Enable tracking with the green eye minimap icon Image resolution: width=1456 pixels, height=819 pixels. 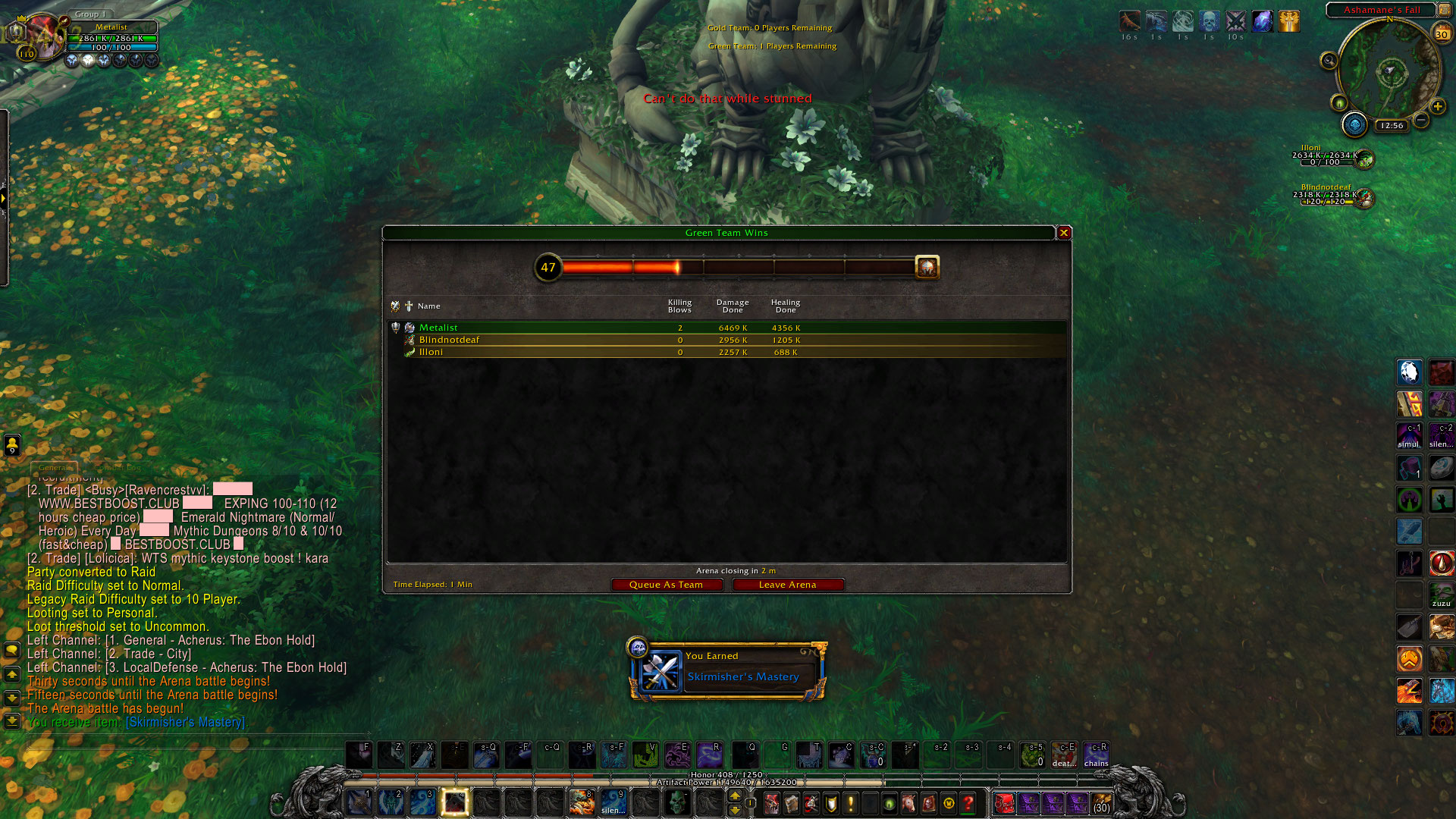(1340, 103)
